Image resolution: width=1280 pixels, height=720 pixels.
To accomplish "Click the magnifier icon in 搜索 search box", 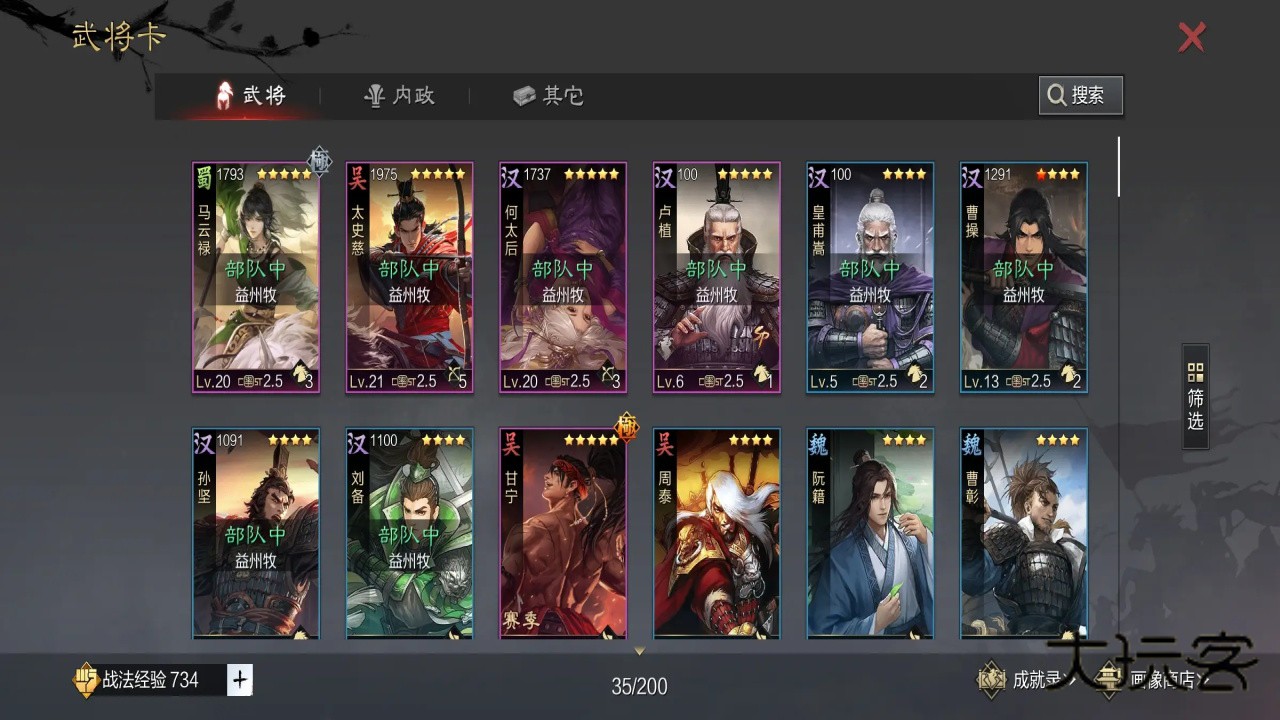I will [x=1057, y=95].
